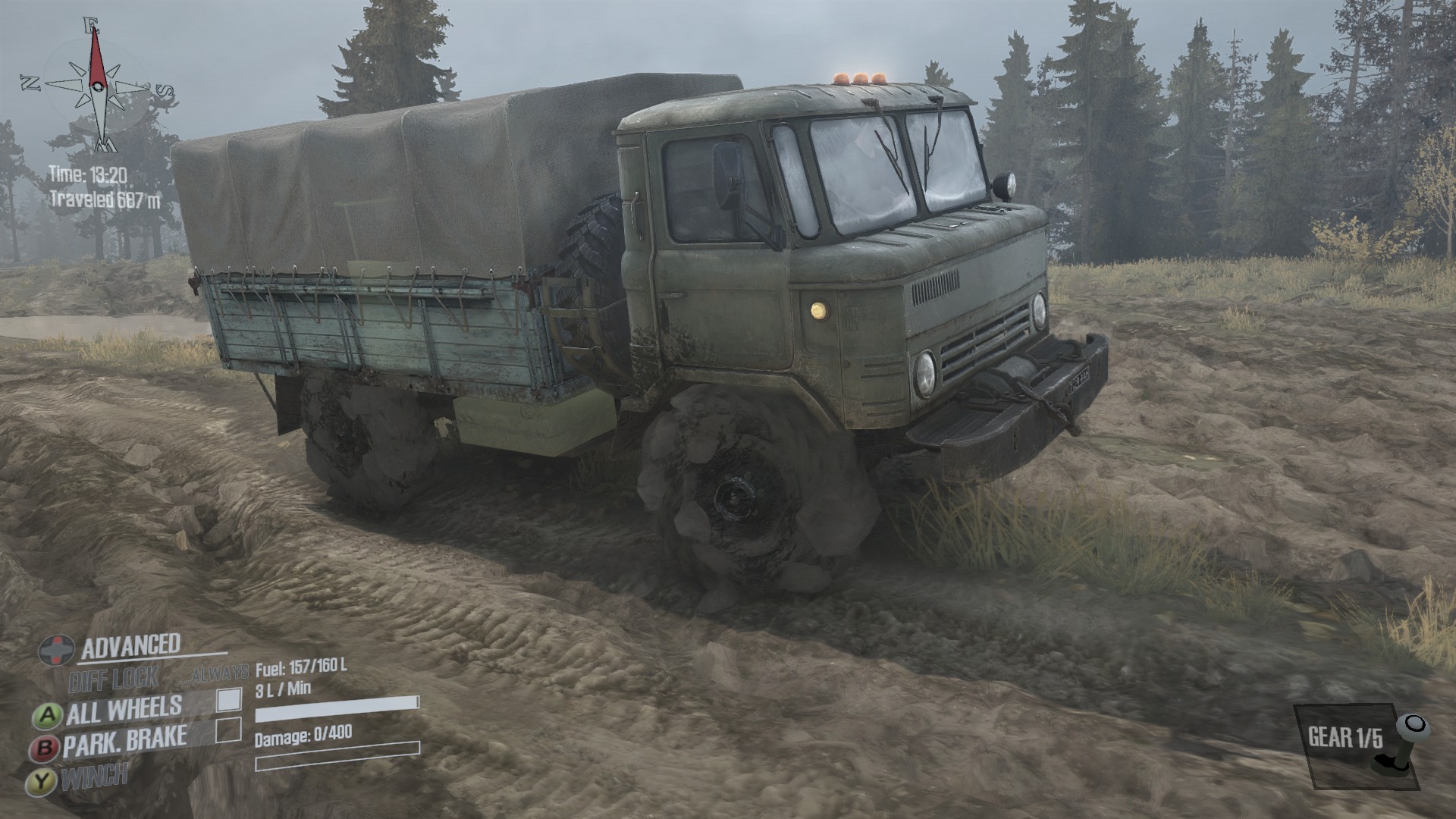Select the Diff Lock option
This screenshot has height=819, width=1456.
[114, 679]
